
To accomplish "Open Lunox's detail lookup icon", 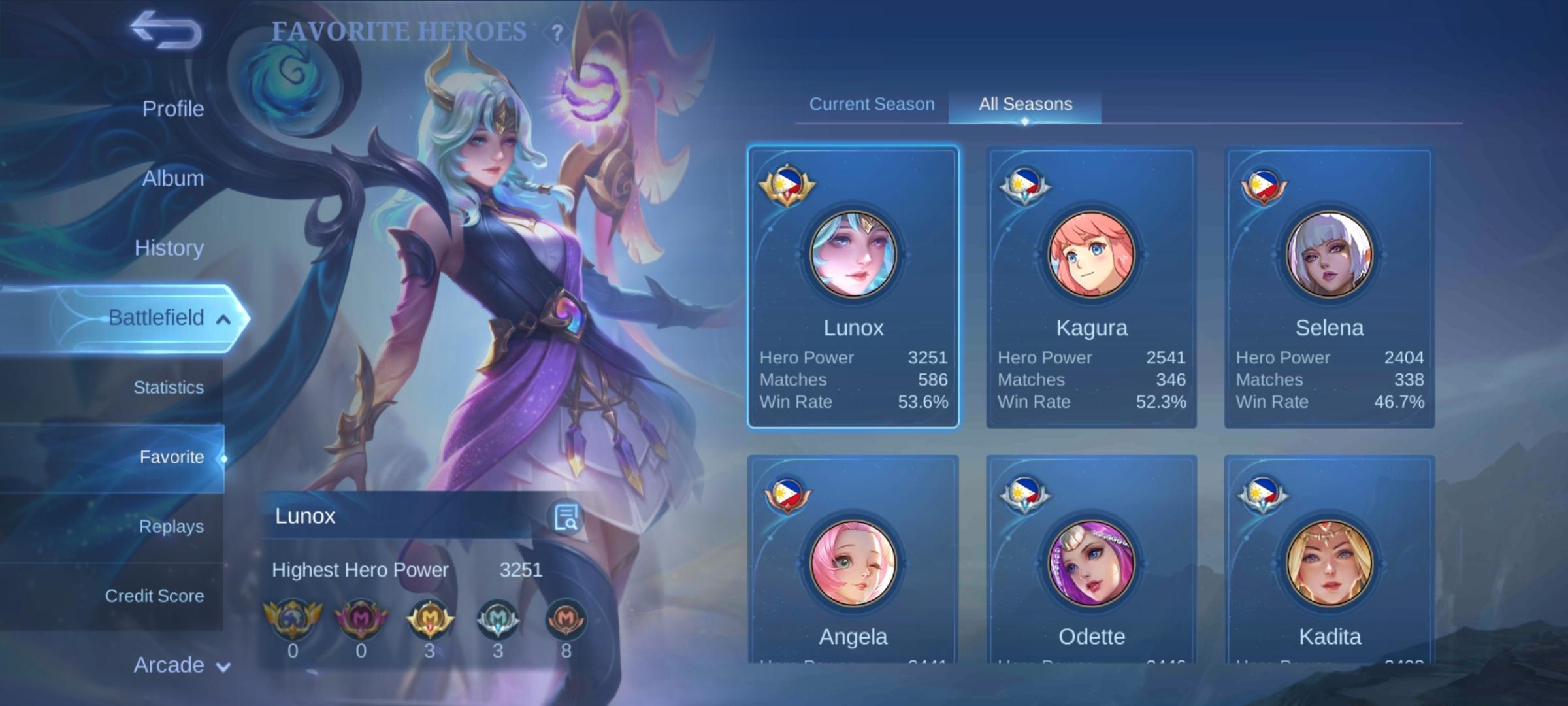I will coord(566,517).
